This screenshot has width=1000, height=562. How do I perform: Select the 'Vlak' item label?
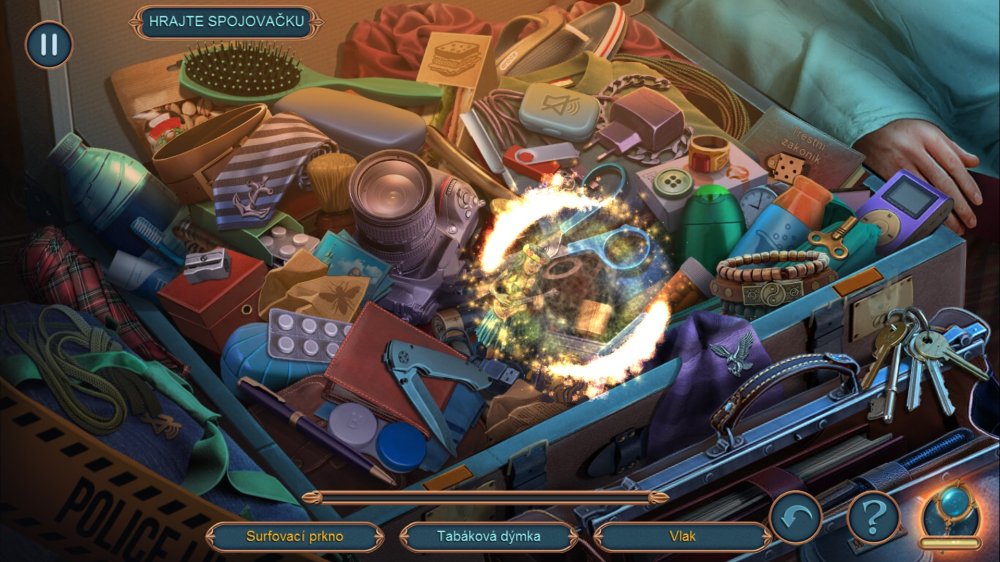point(683,536)
